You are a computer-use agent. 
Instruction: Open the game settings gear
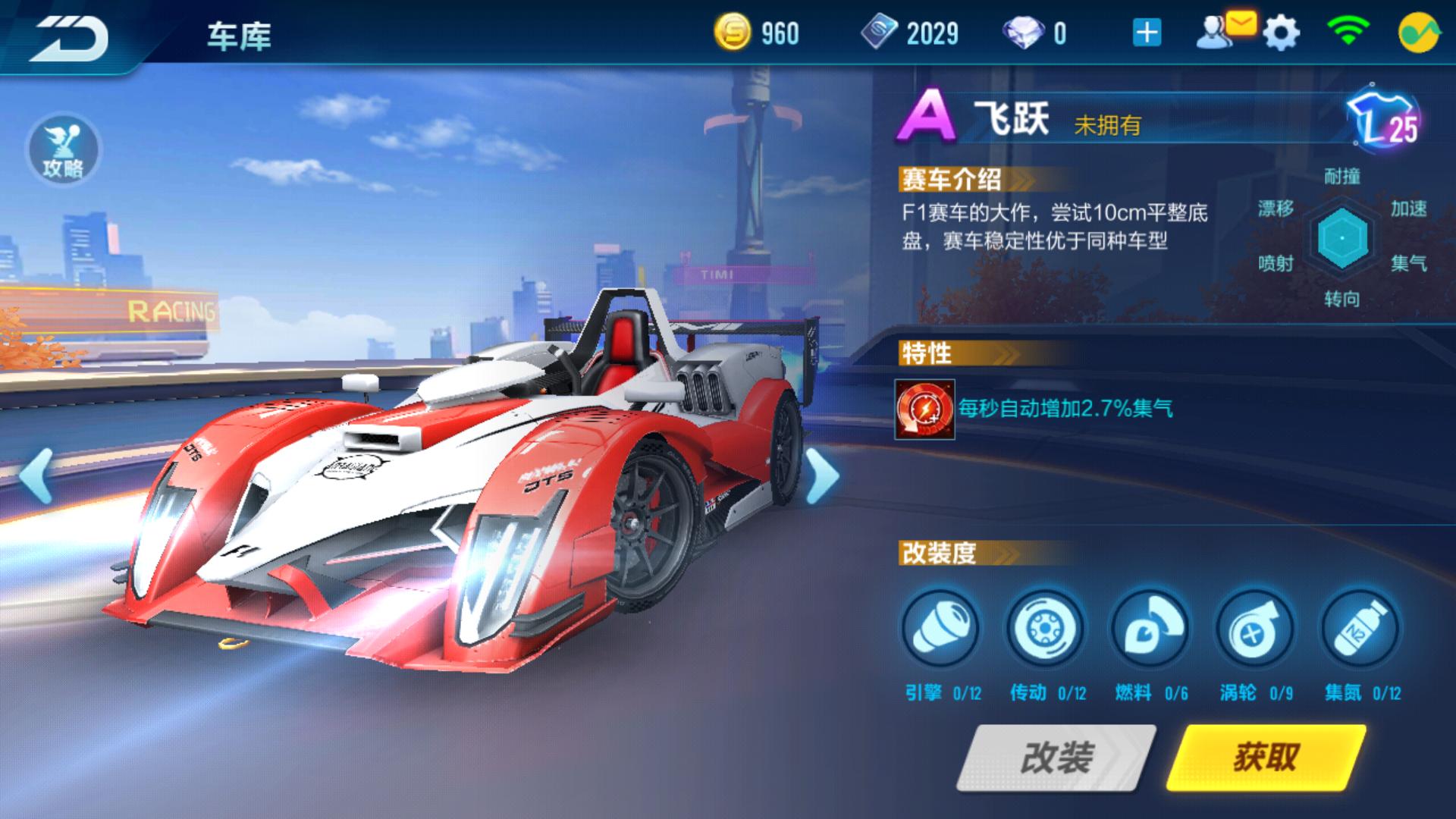(x=1280, y=33)
